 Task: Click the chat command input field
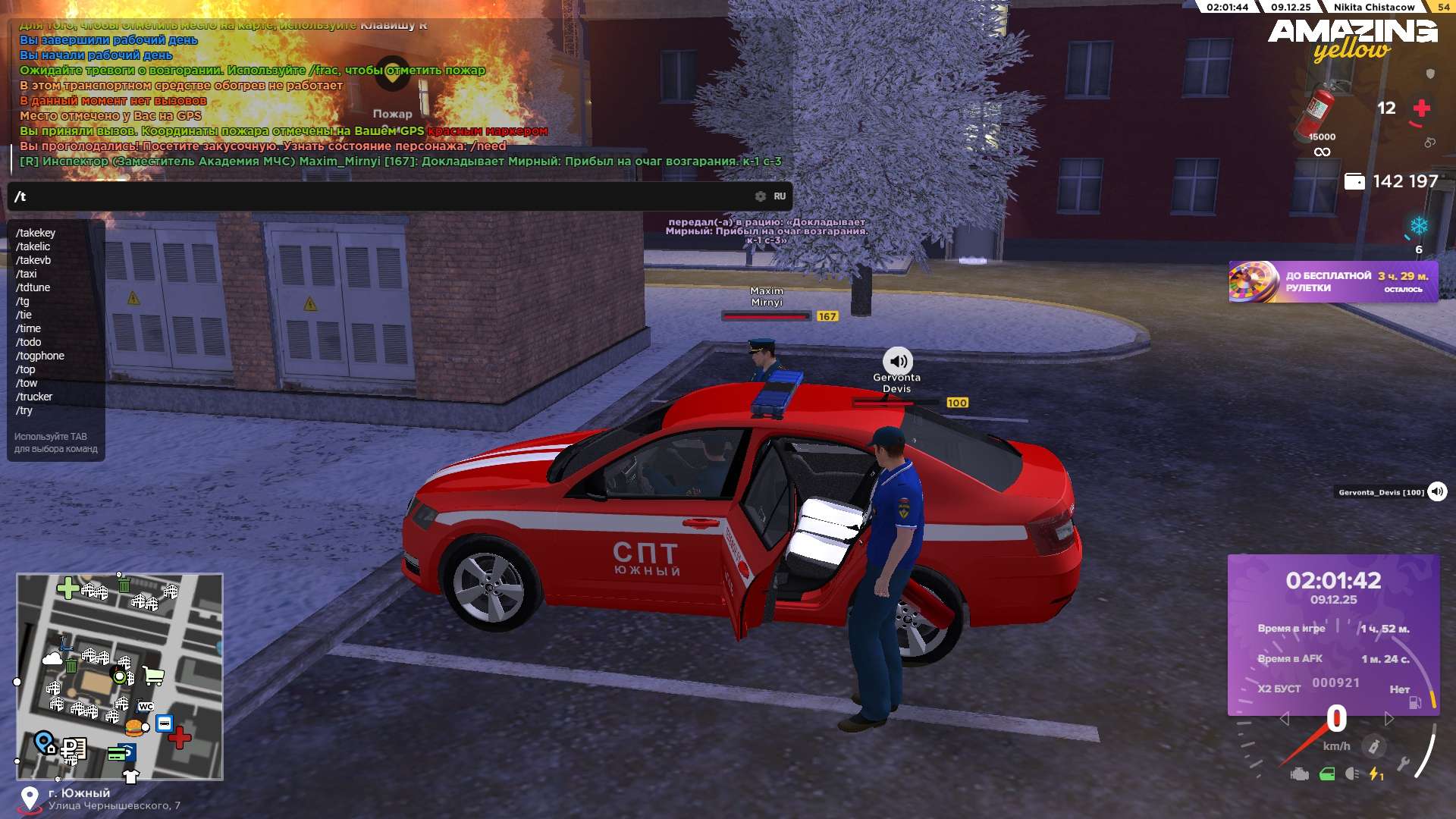[379, 196]
